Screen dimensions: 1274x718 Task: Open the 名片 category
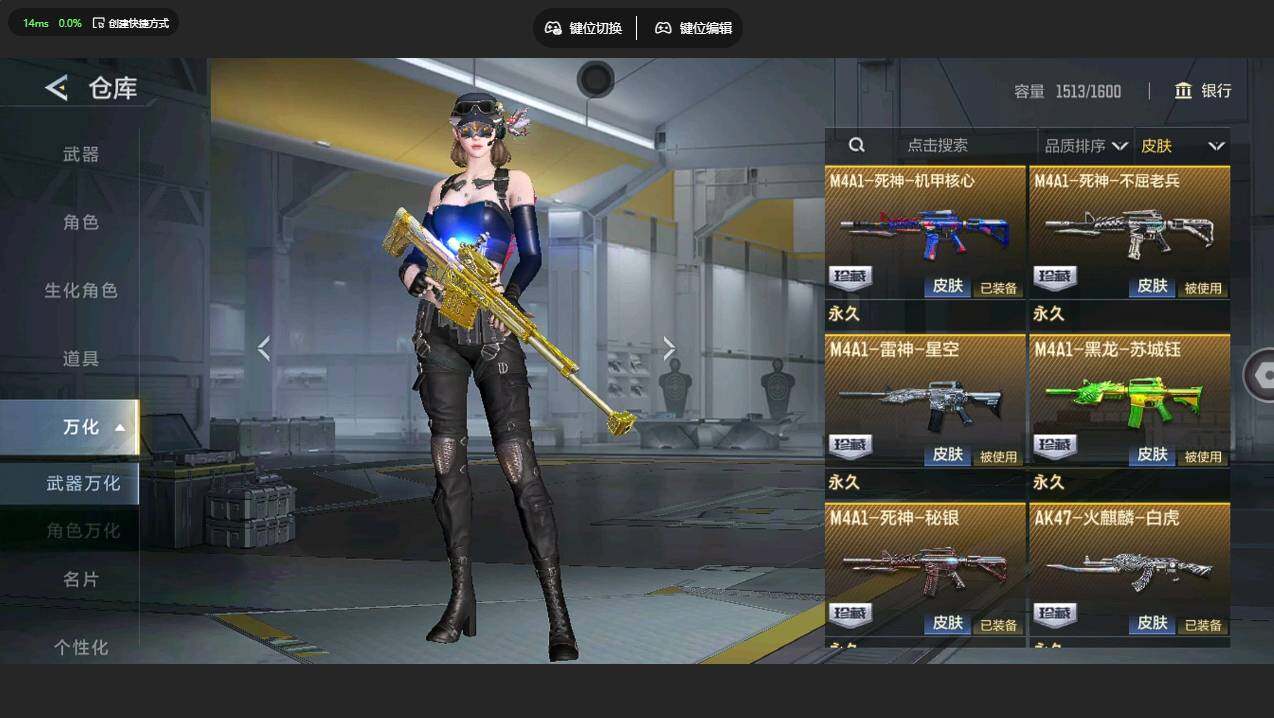click(81, 579)
